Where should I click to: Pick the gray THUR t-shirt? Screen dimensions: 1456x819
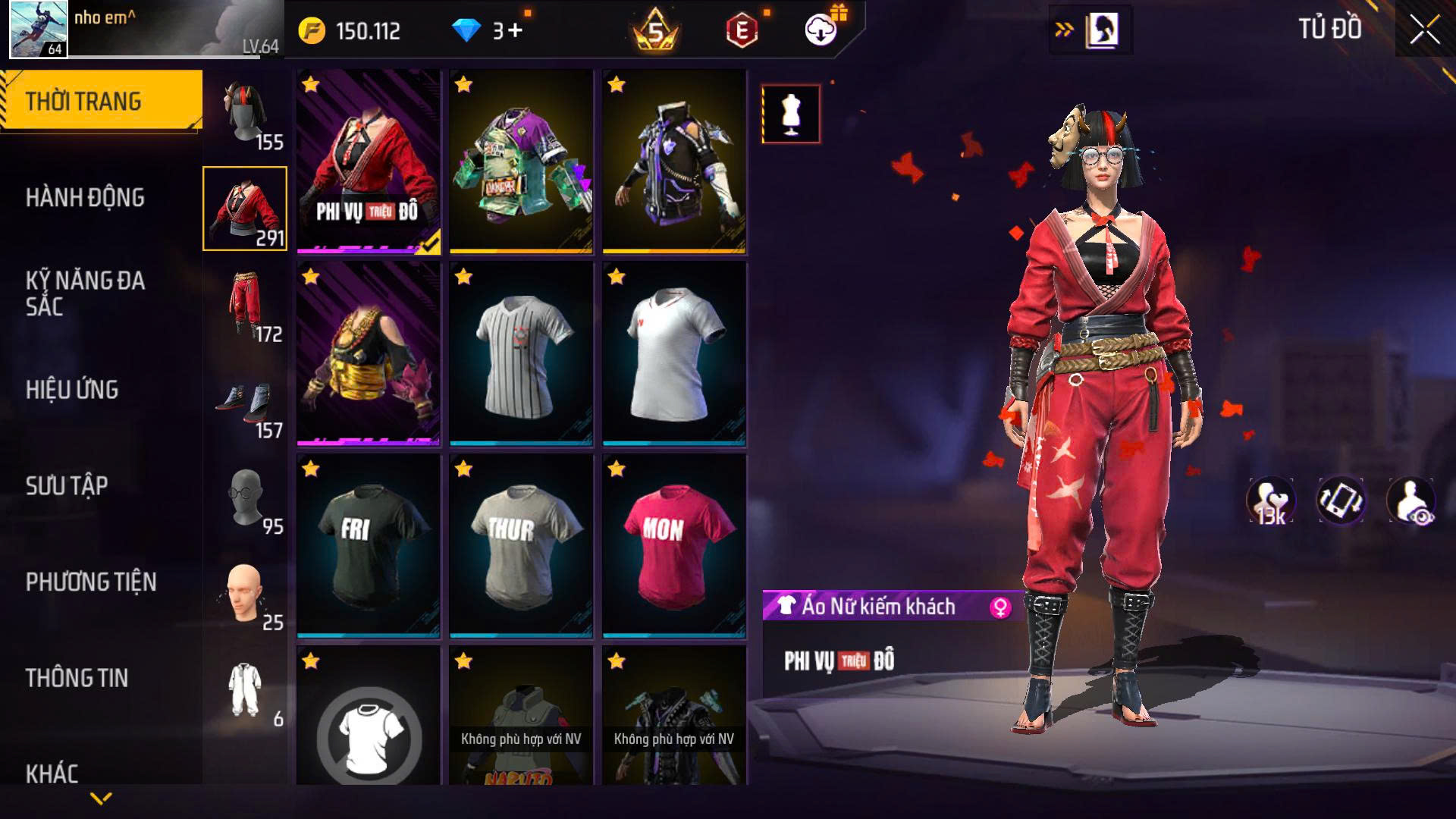point(521,545)
